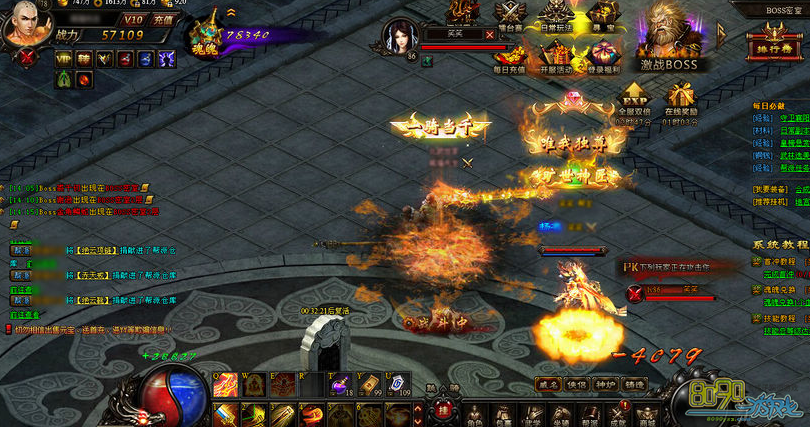This screenshot has width=810, height=427.
Task: Open the 日常玩法 daily activities icon
Action: [558, 17]
